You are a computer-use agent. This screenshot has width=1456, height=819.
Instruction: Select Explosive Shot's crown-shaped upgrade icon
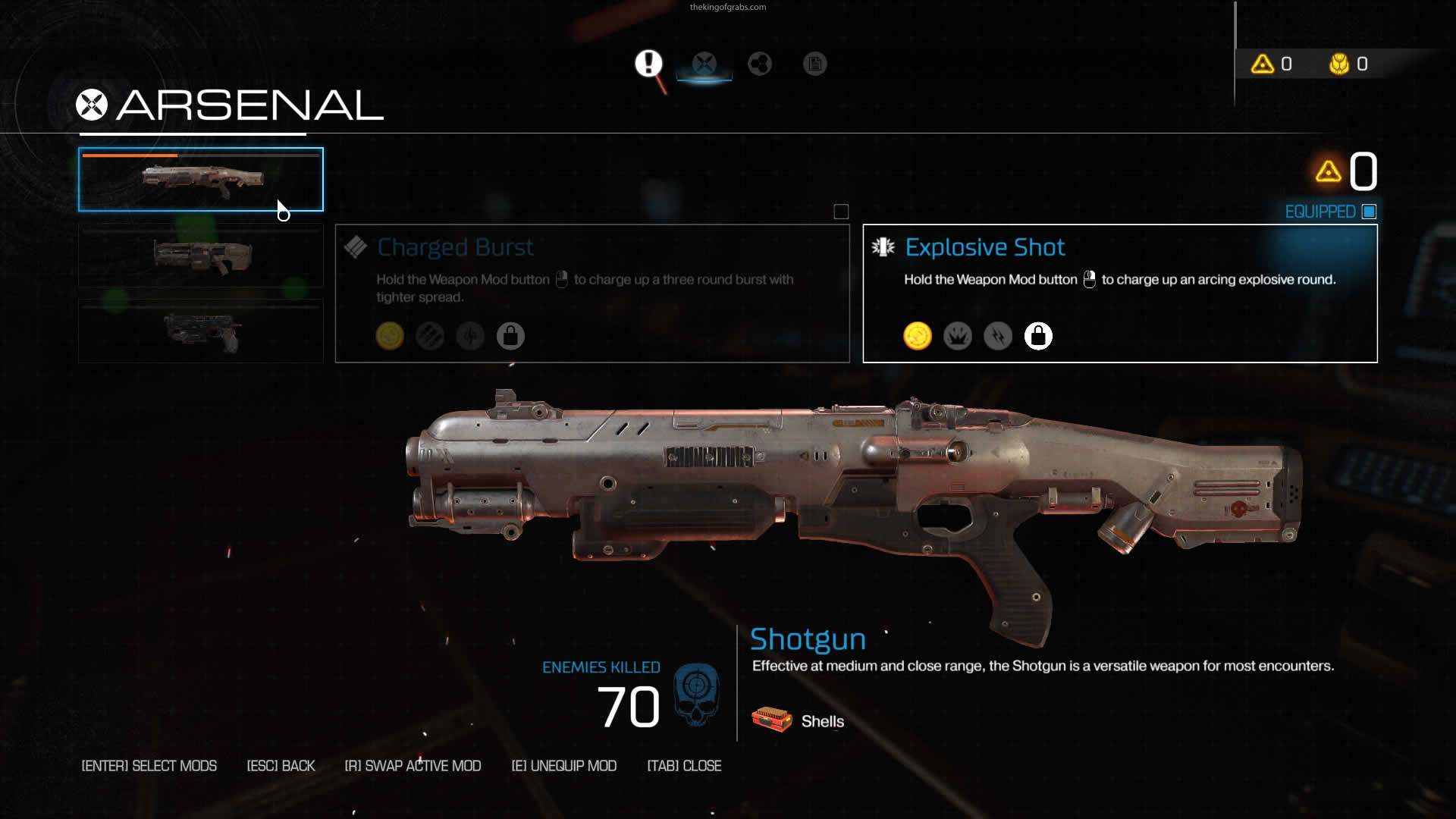click(958, 336)
